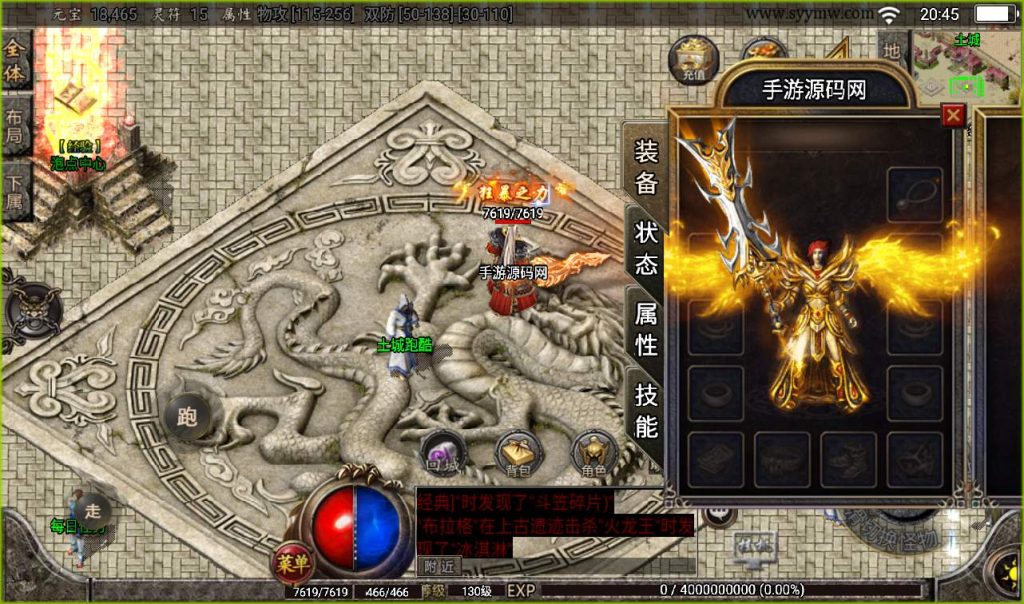Viewport: 1024px width, 604px height.
Task: Close the character equipment panel
Action: tap(953, 115)
